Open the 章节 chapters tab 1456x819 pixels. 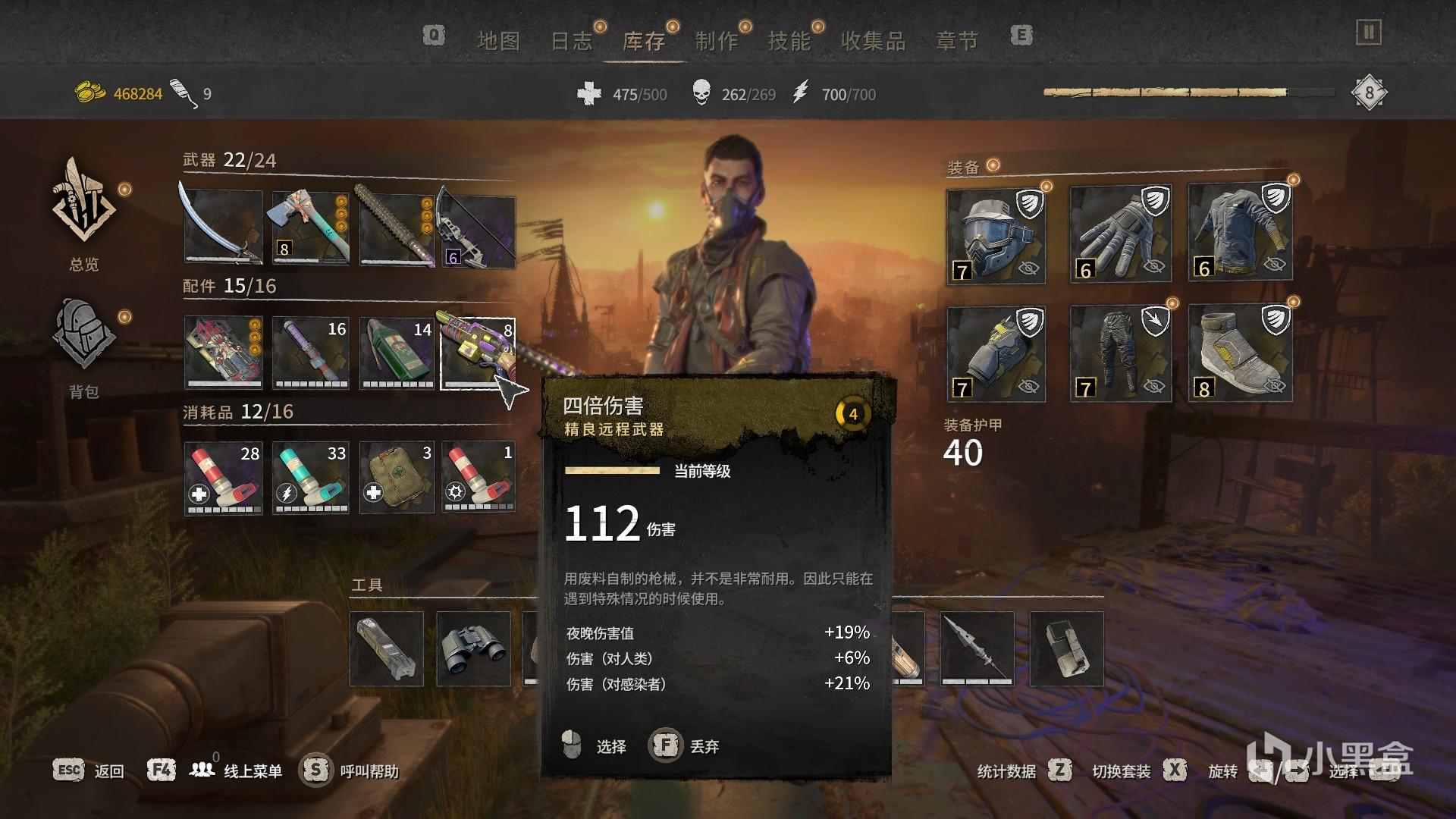point(957,41)
